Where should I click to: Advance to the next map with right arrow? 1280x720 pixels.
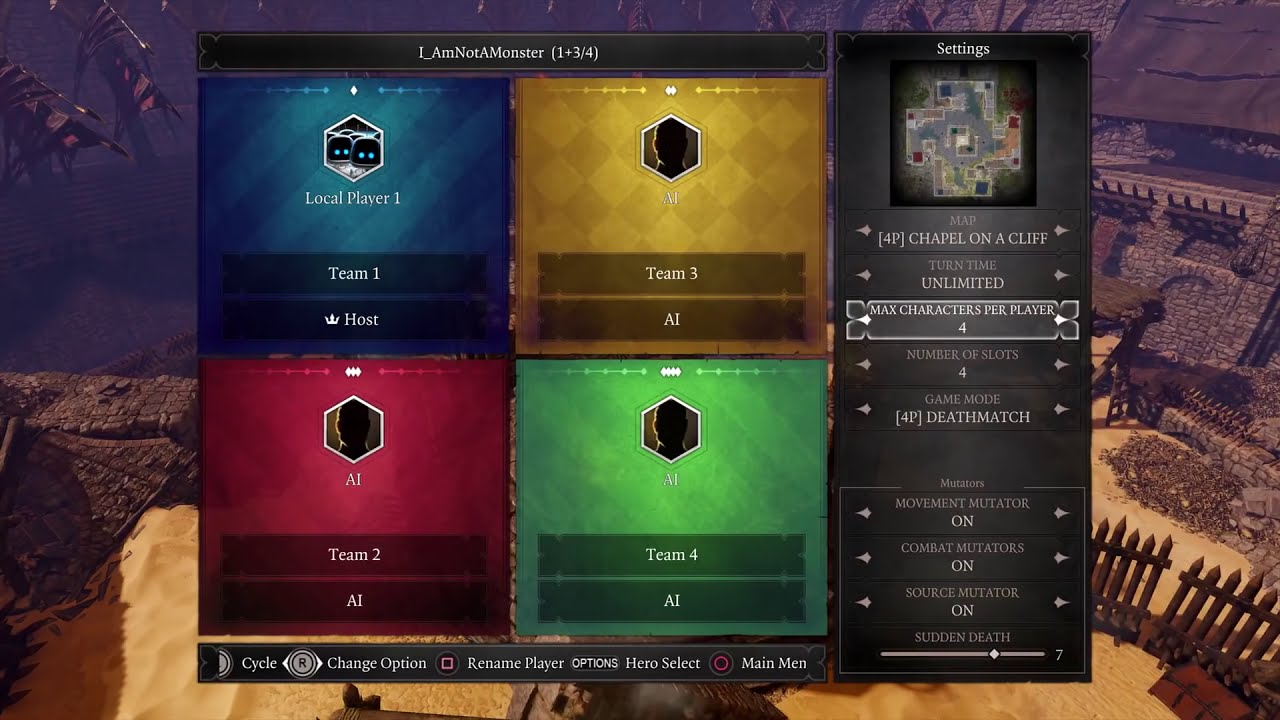[x=1061, y=231]
